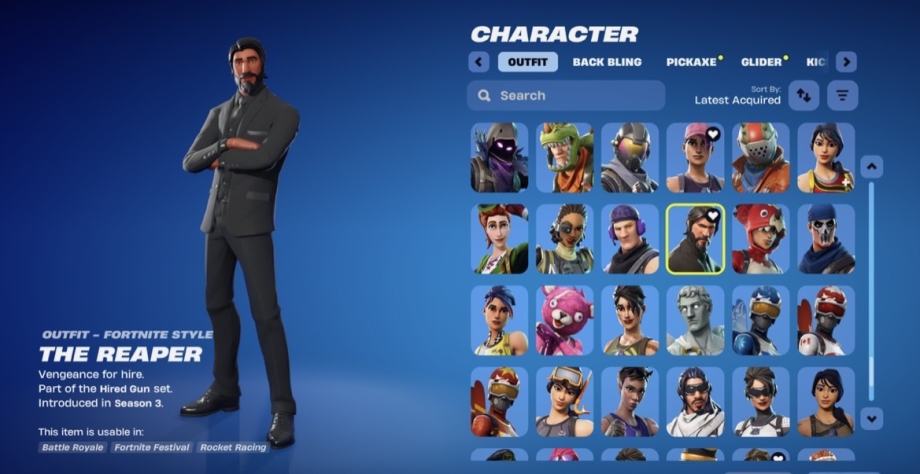Switch to the Back Bling tab

607,62
